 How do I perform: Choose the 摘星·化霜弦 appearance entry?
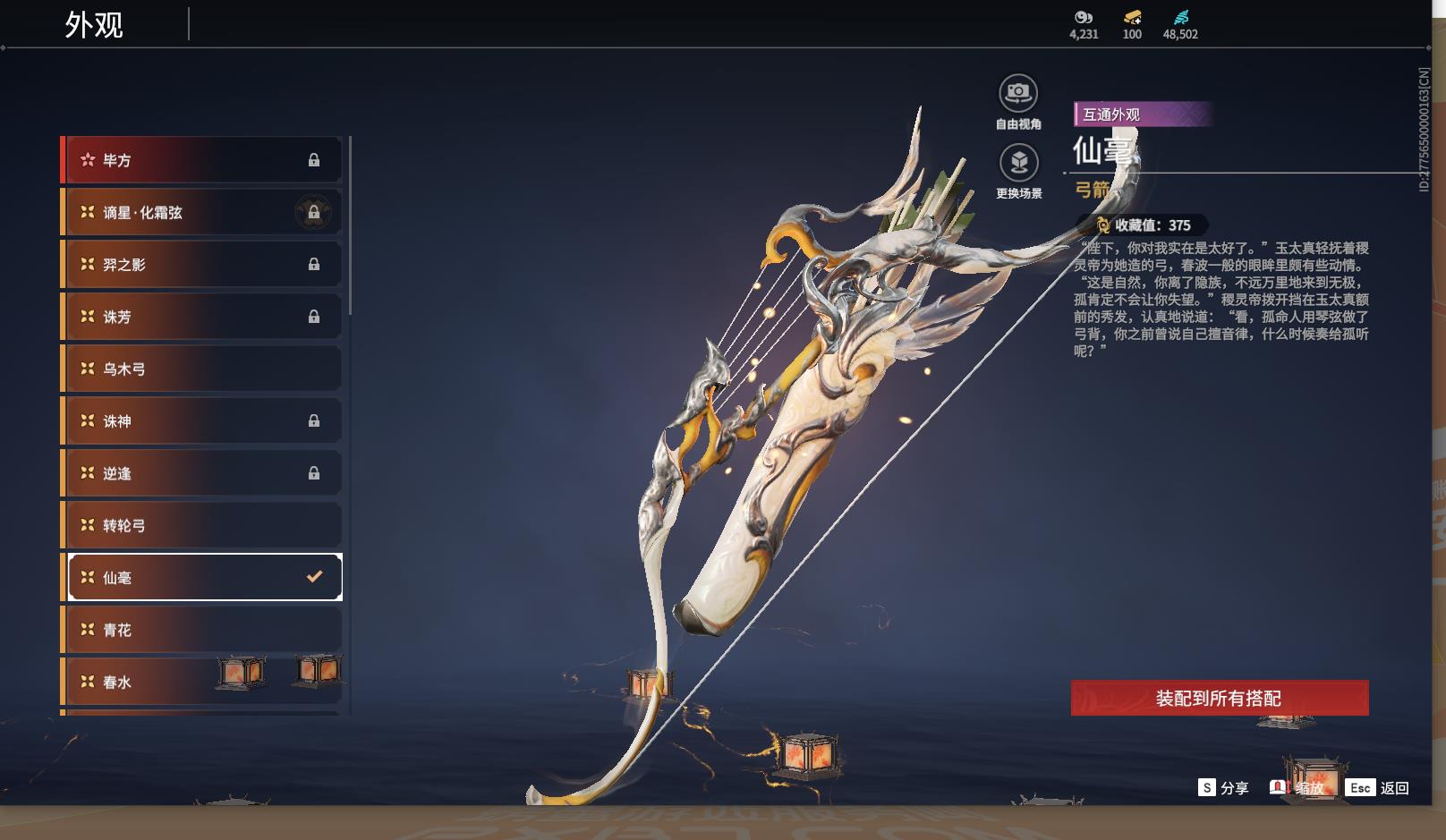(x=201, y=212)
